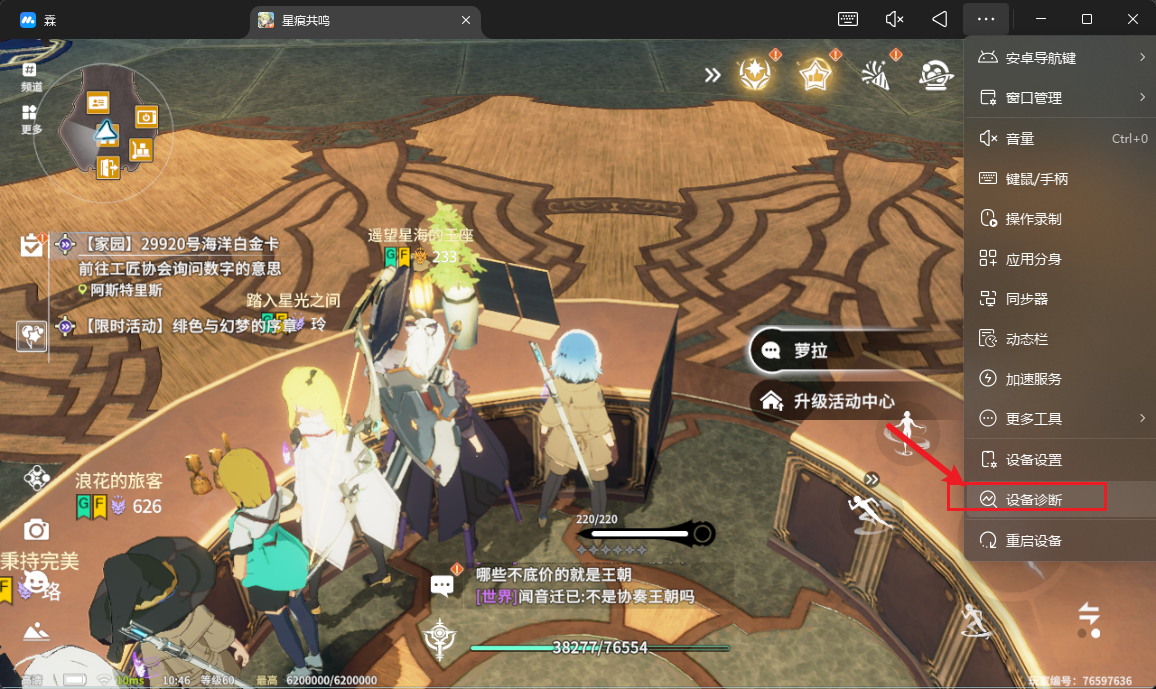The image size is (1156, 689).
Task: Open the 更多 grid menu
Action: click(31, 119)
